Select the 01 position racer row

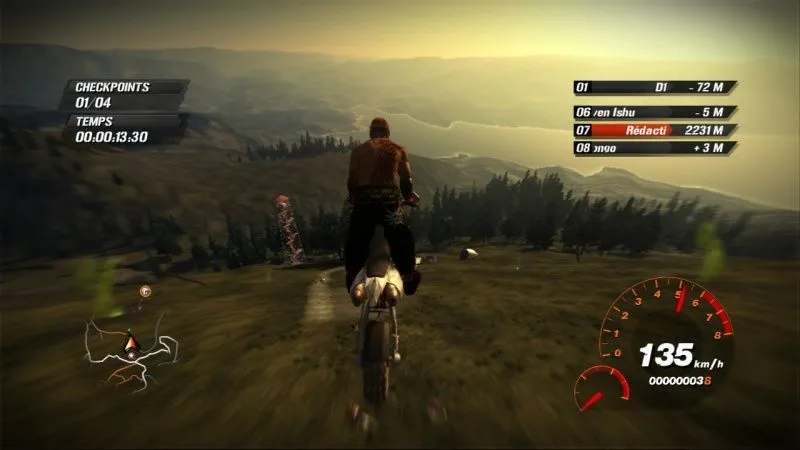[655, 87]
